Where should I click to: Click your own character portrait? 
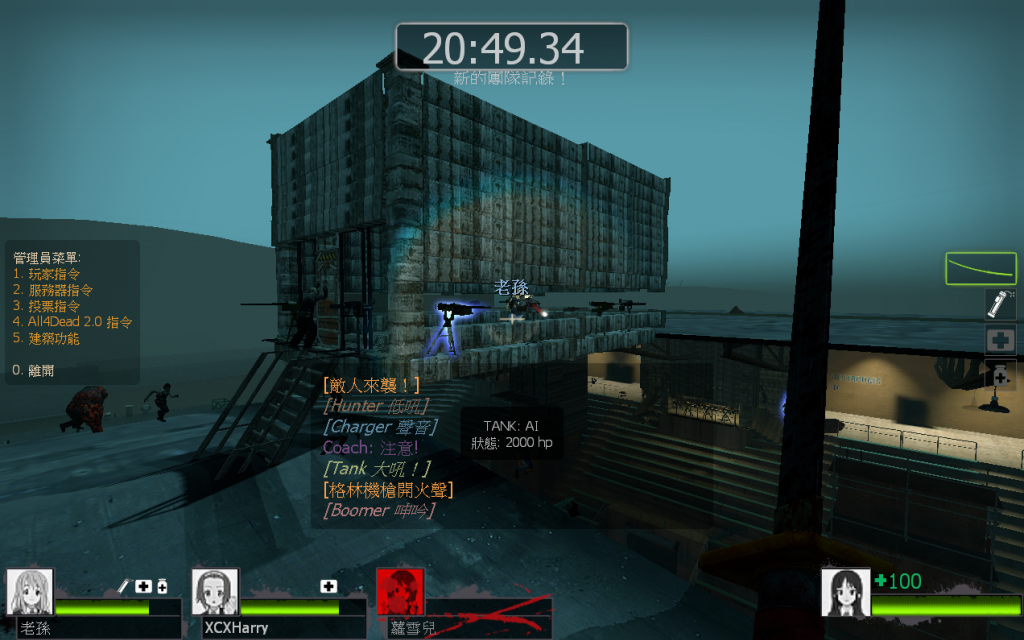[844, 592]
